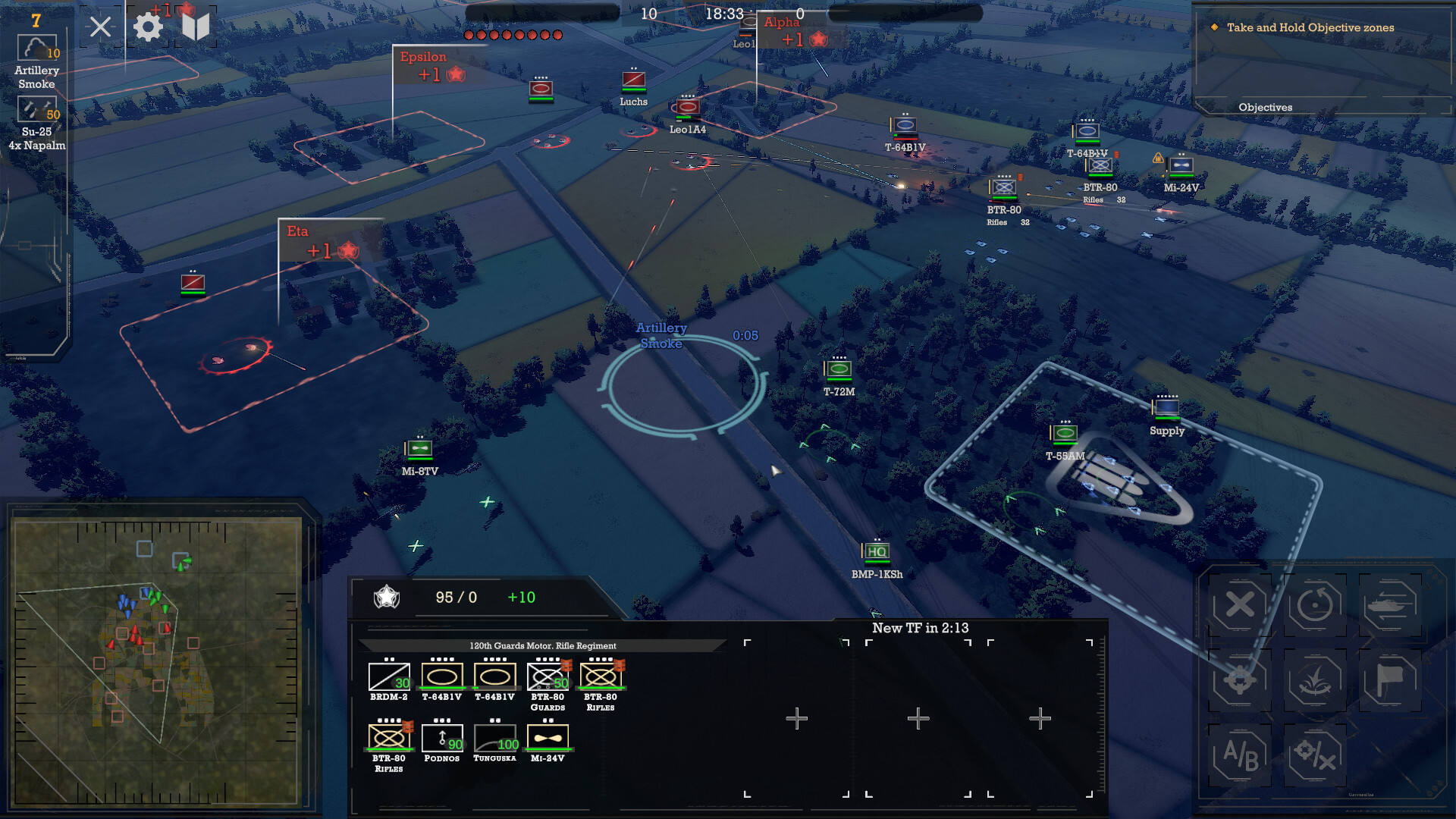Expand the Objectives panel
The width and height of the screenshot is (1456, 819).
click(x=1265, y=108)
